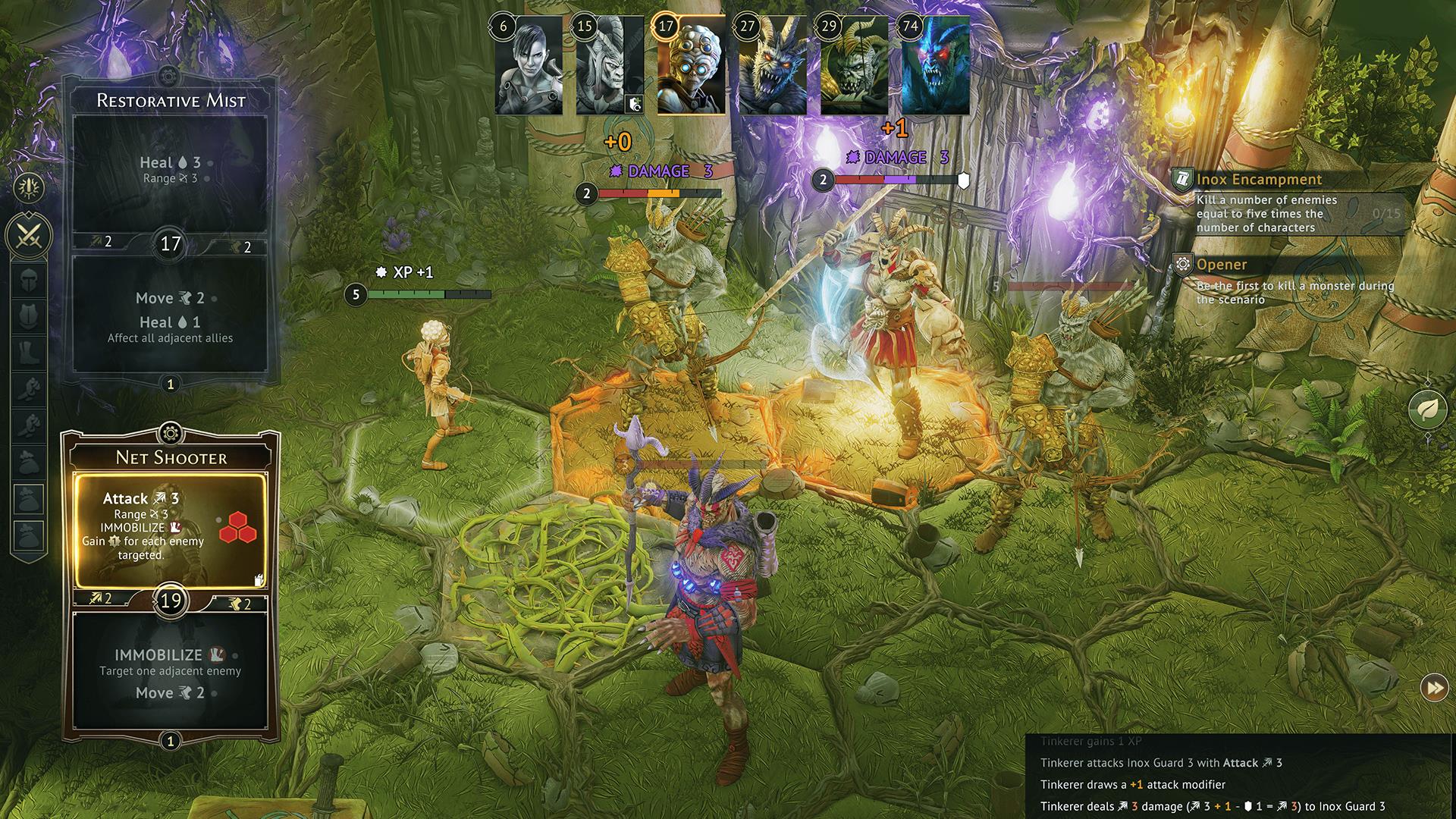
Task: Select the helmet equipment slot
Action: coord(29,279)
